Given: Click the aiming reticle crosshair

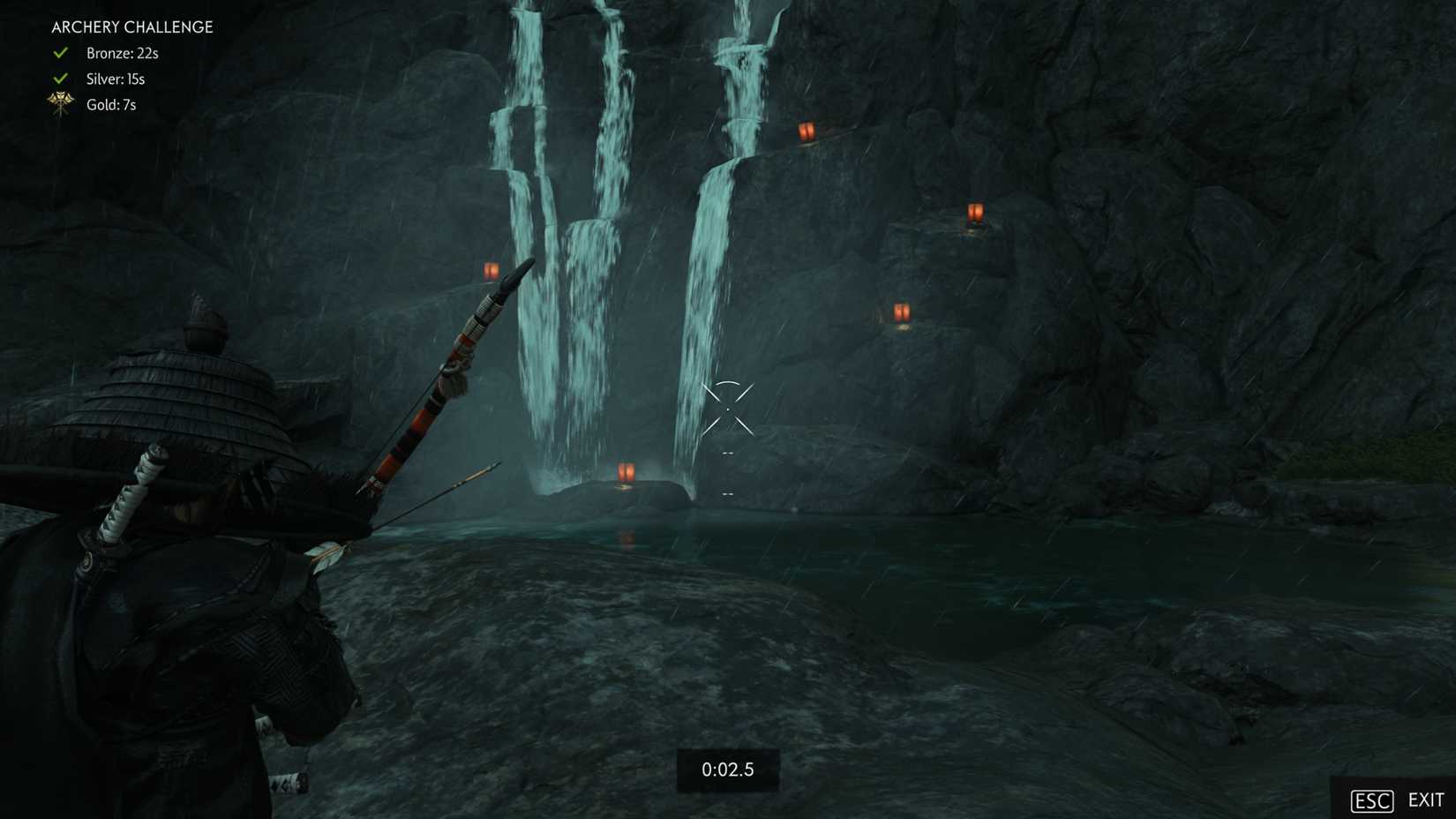Looking at the screenshot, I should (x=727, y=409).
